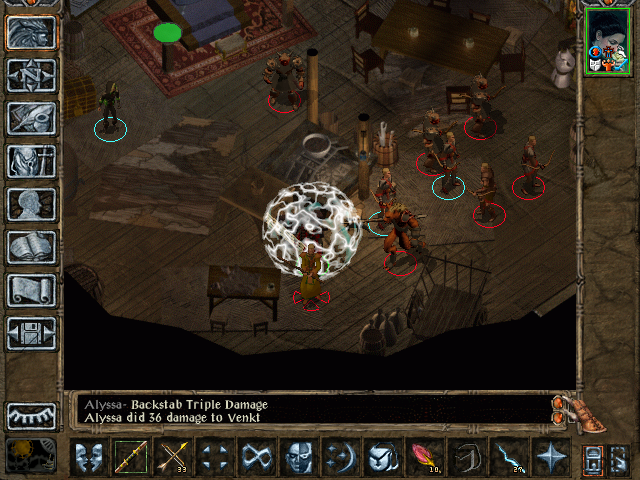The image size is (640, 480).
Task: Click the closed-eye rest button
Action: [x=32, y=415]
